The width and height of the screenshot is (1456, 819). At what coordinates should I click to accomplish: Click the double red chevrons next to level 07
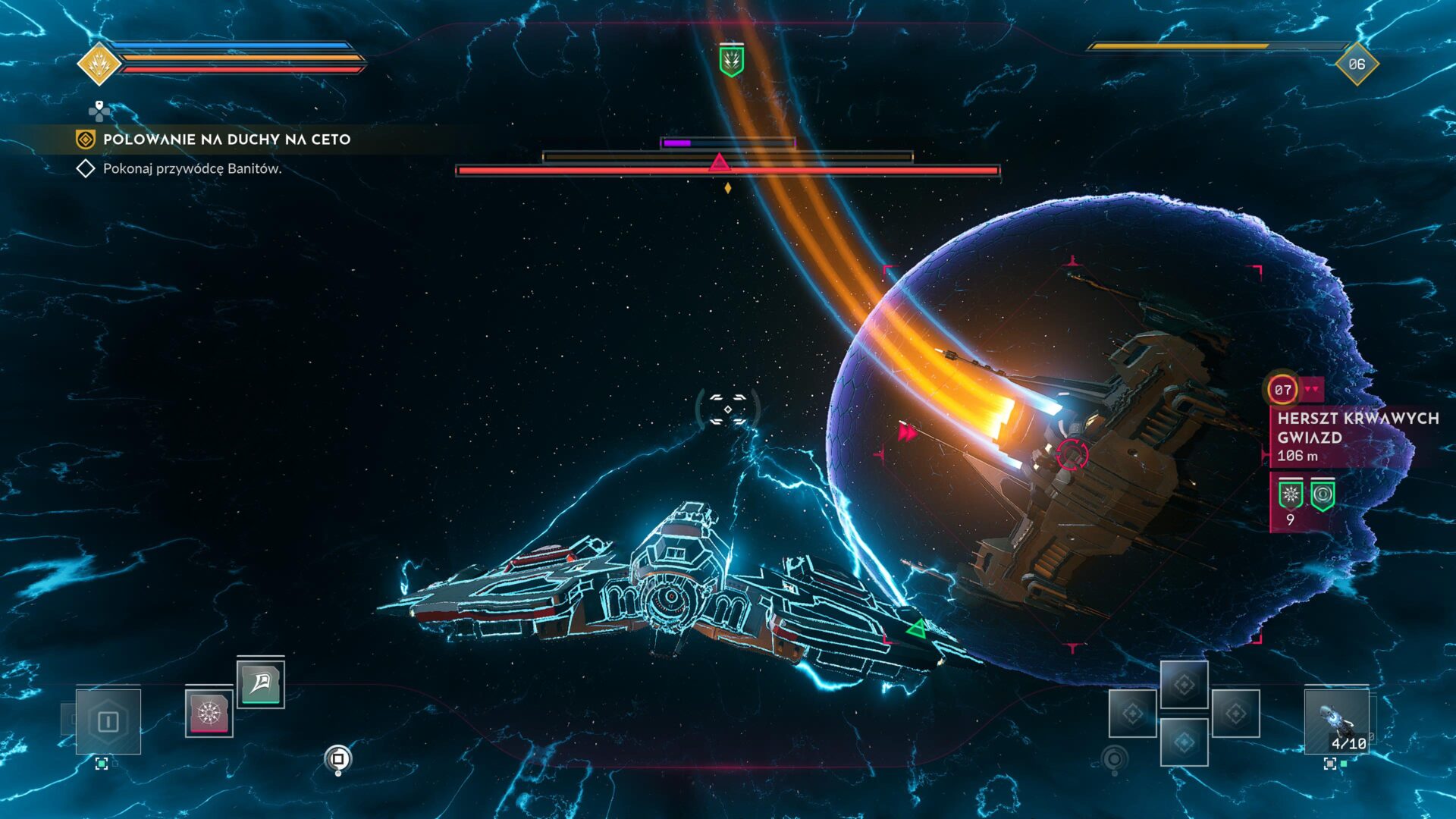[1312, 390]
